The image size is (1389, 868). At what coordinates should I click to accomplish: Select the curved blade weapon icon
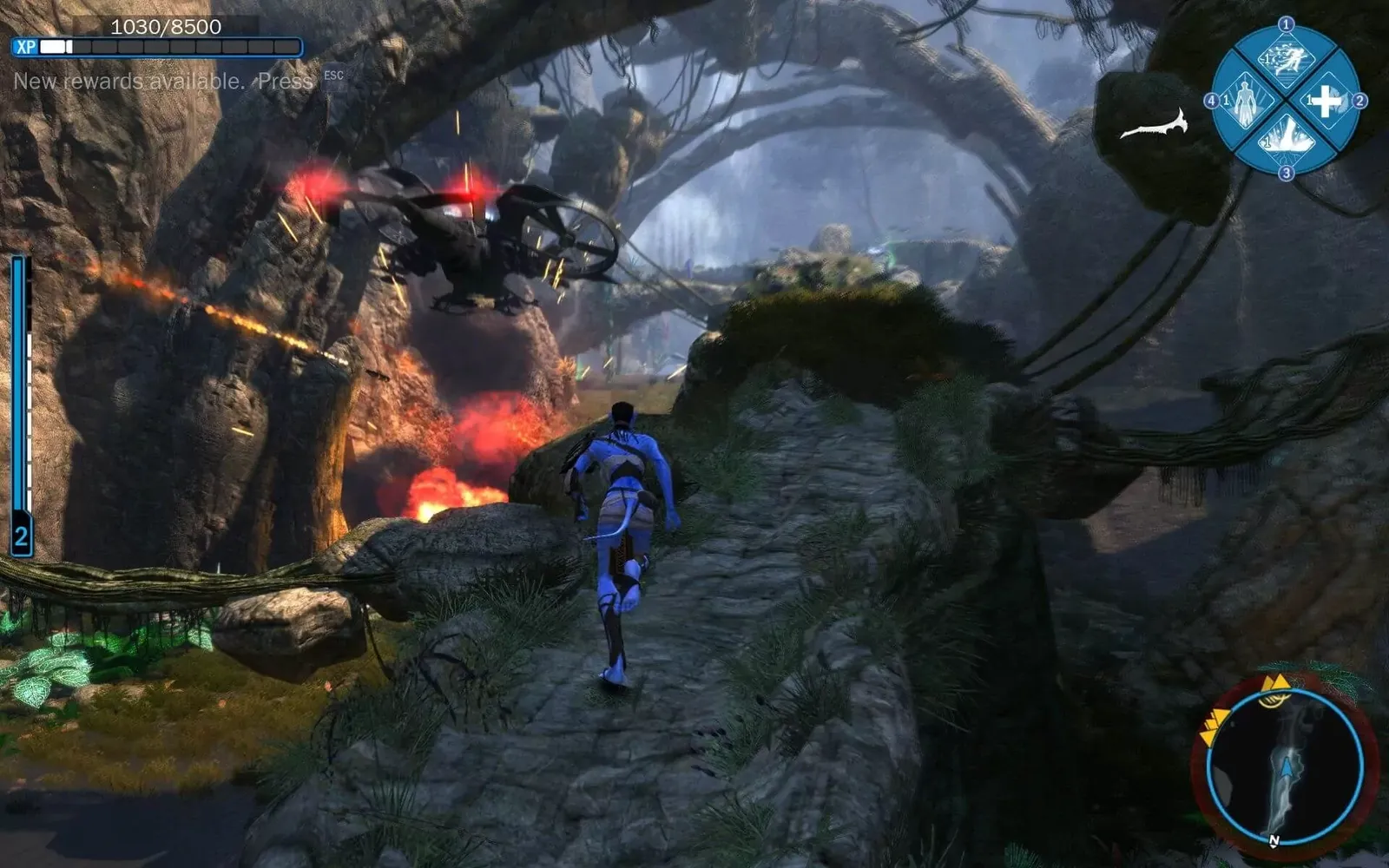click(x=1154, y=128)
